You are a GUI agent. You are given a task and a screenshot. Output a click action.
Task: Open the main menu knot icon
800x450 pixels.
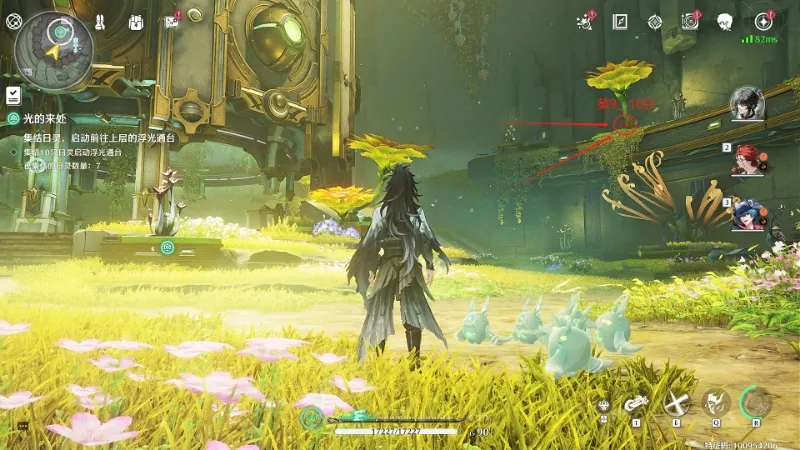point(14,21)
